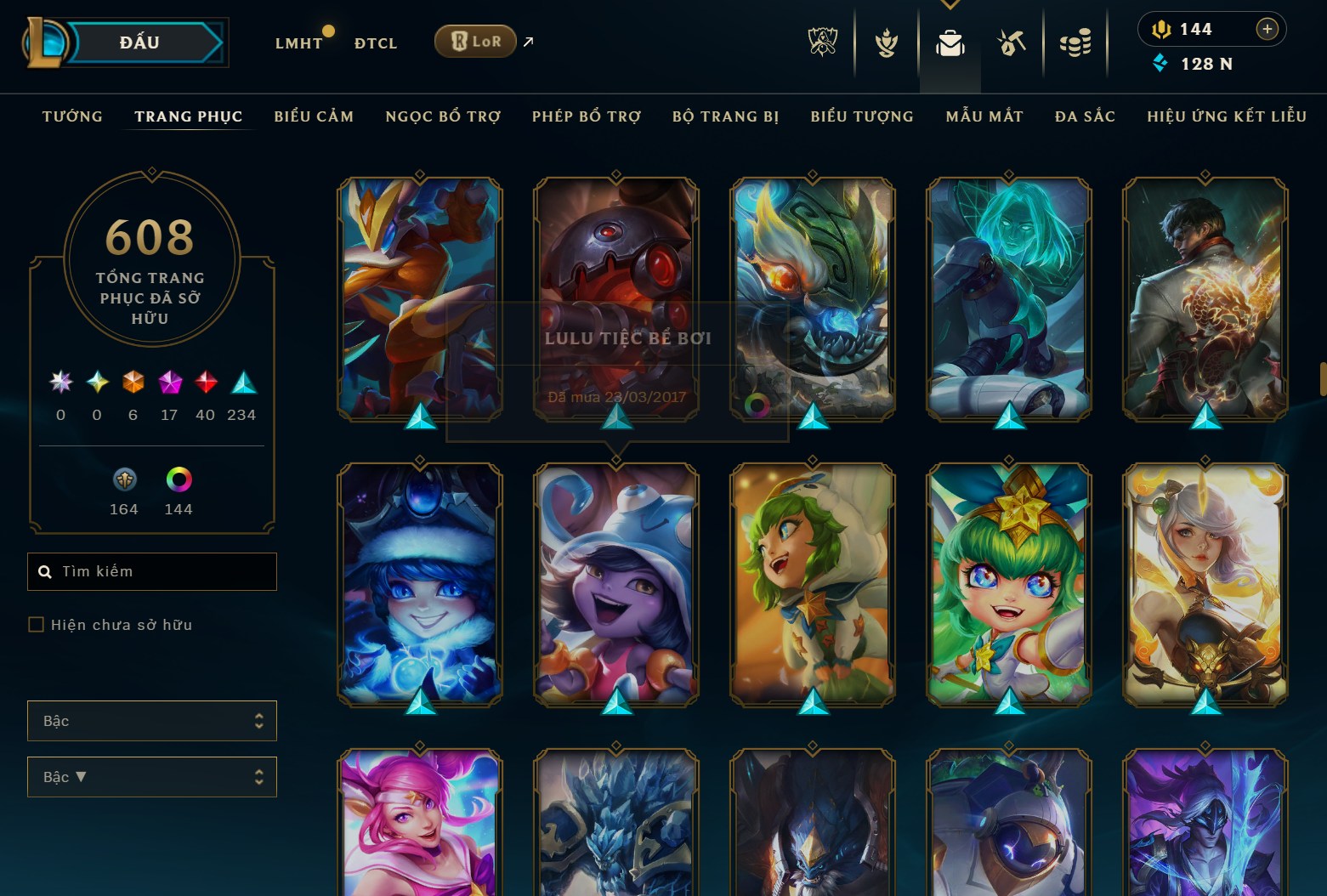
Task: Click the ward skin icon showing 164
Action: pyautogui.click(x=123, y=480)
